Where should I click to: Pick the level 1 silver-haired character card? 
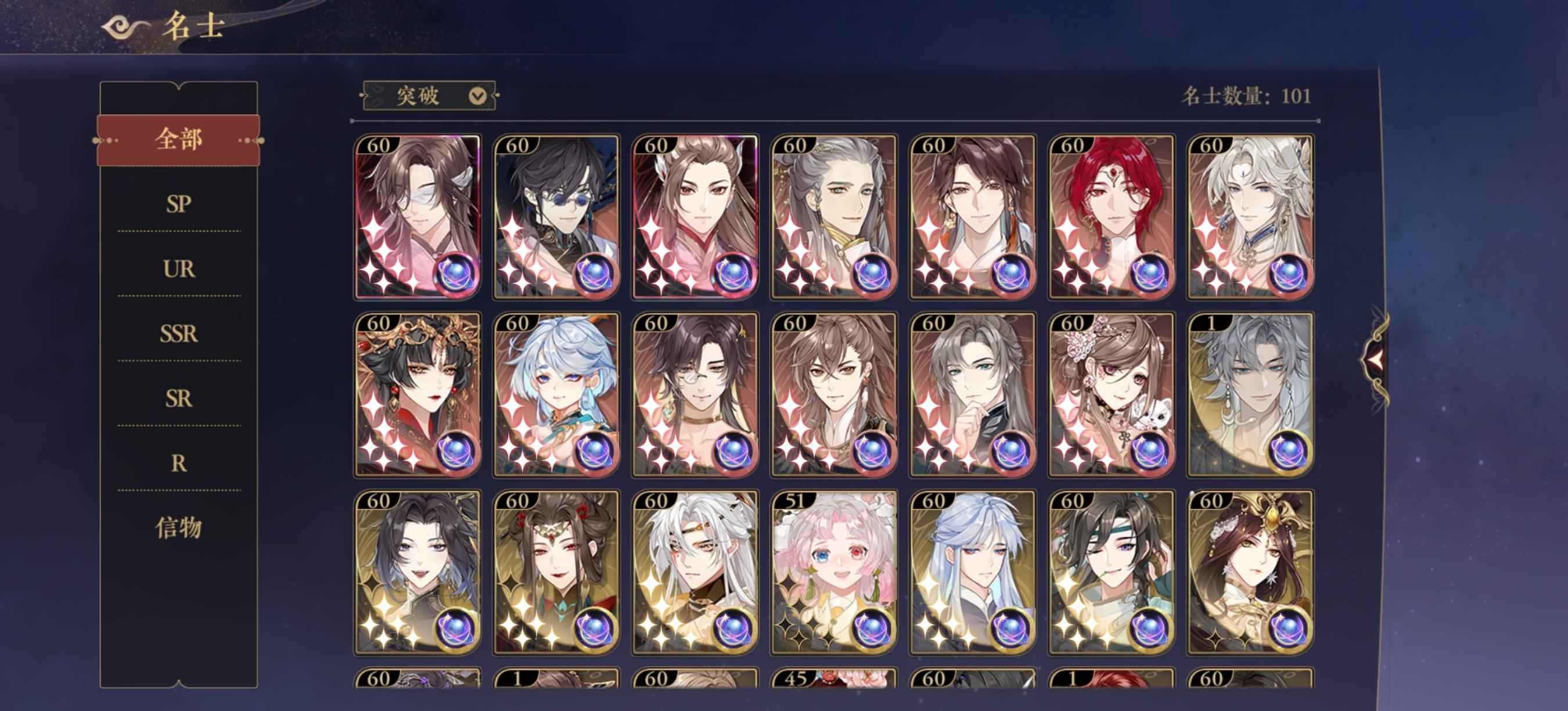point(1250,394)
